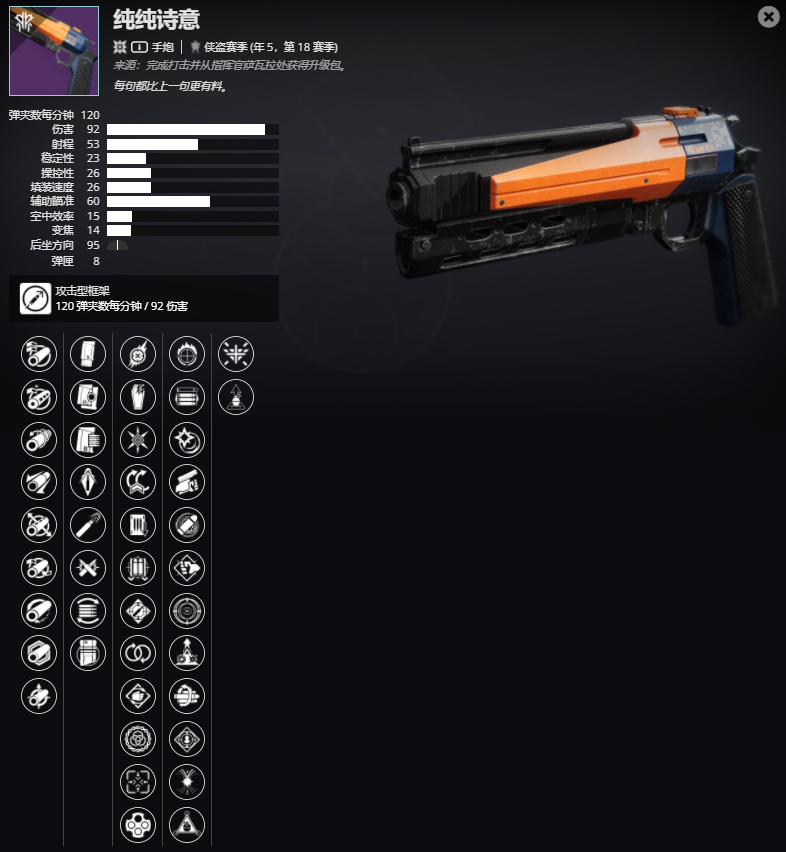Choose the flaming crosshair perk
Viewport: 786px width, 852px height.
click(187, 353)
